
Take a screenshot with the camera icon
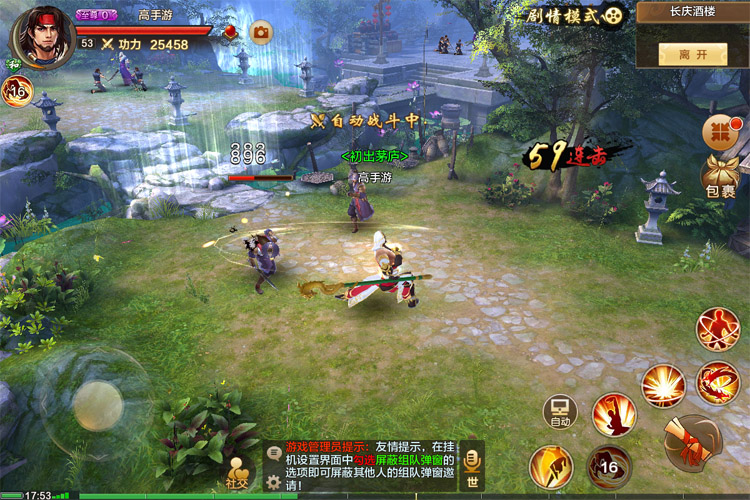[261, 33]
